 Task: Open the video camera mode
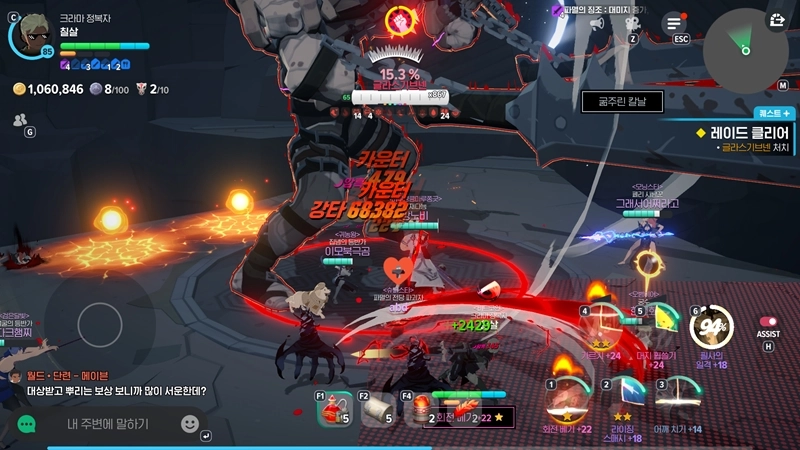point(632,23)
